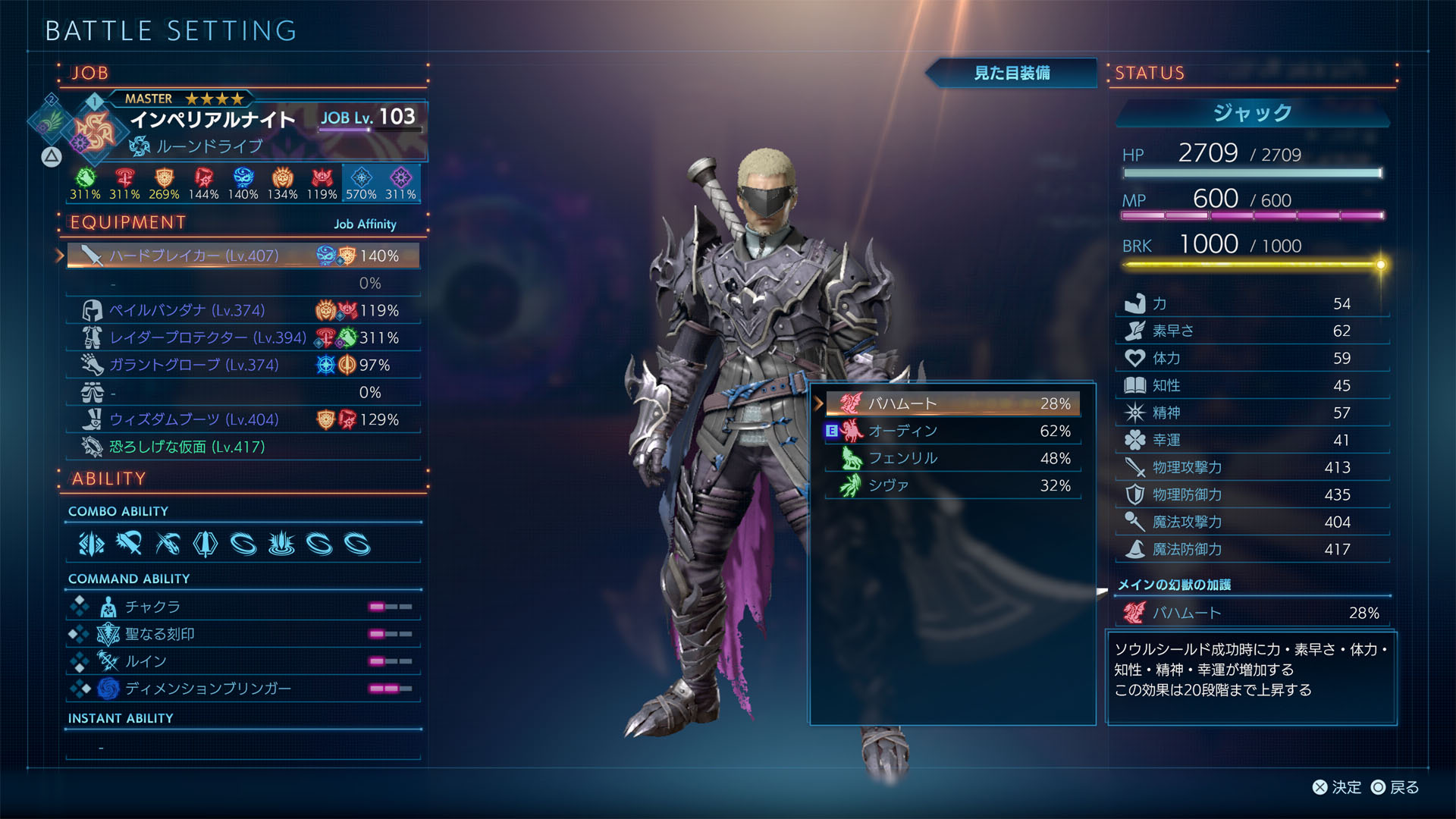Switch to the 見た目装備 appearance tab
1456x819 pixels.
pyautogui.click(x=1012, y=73)
